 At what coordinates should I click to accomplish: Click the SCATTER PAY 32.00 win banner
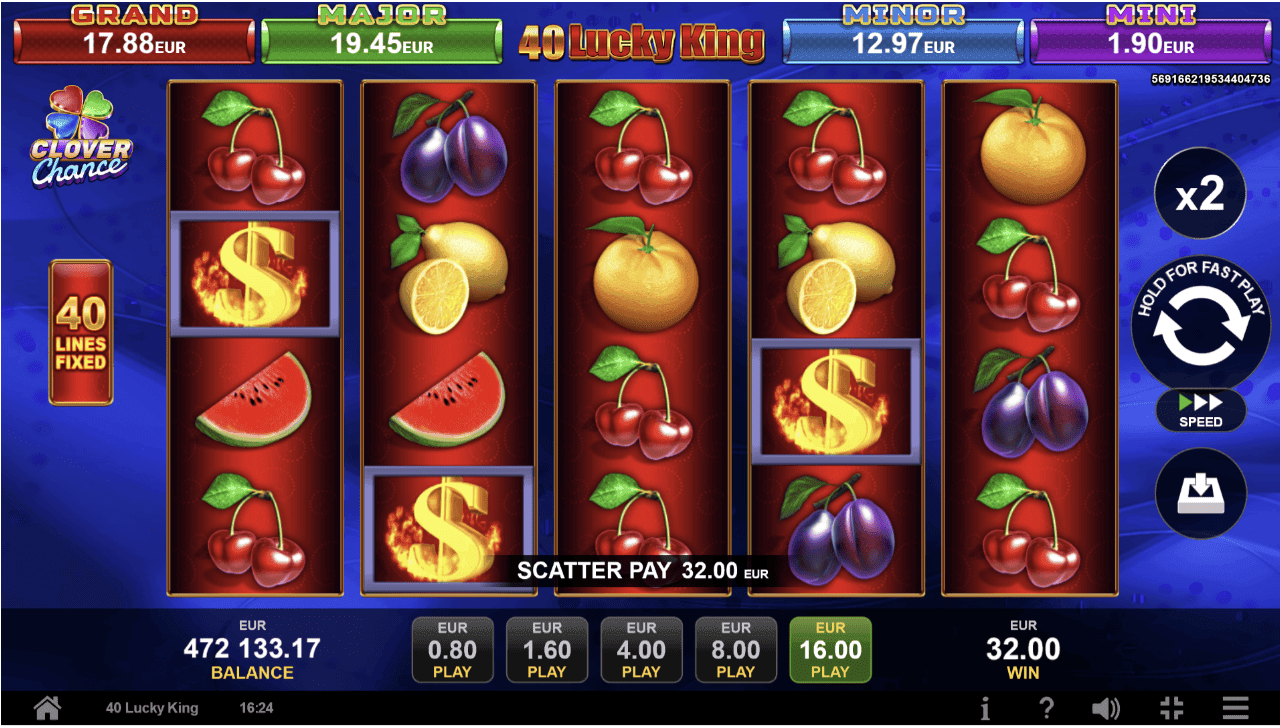click(x=640, y=571)
